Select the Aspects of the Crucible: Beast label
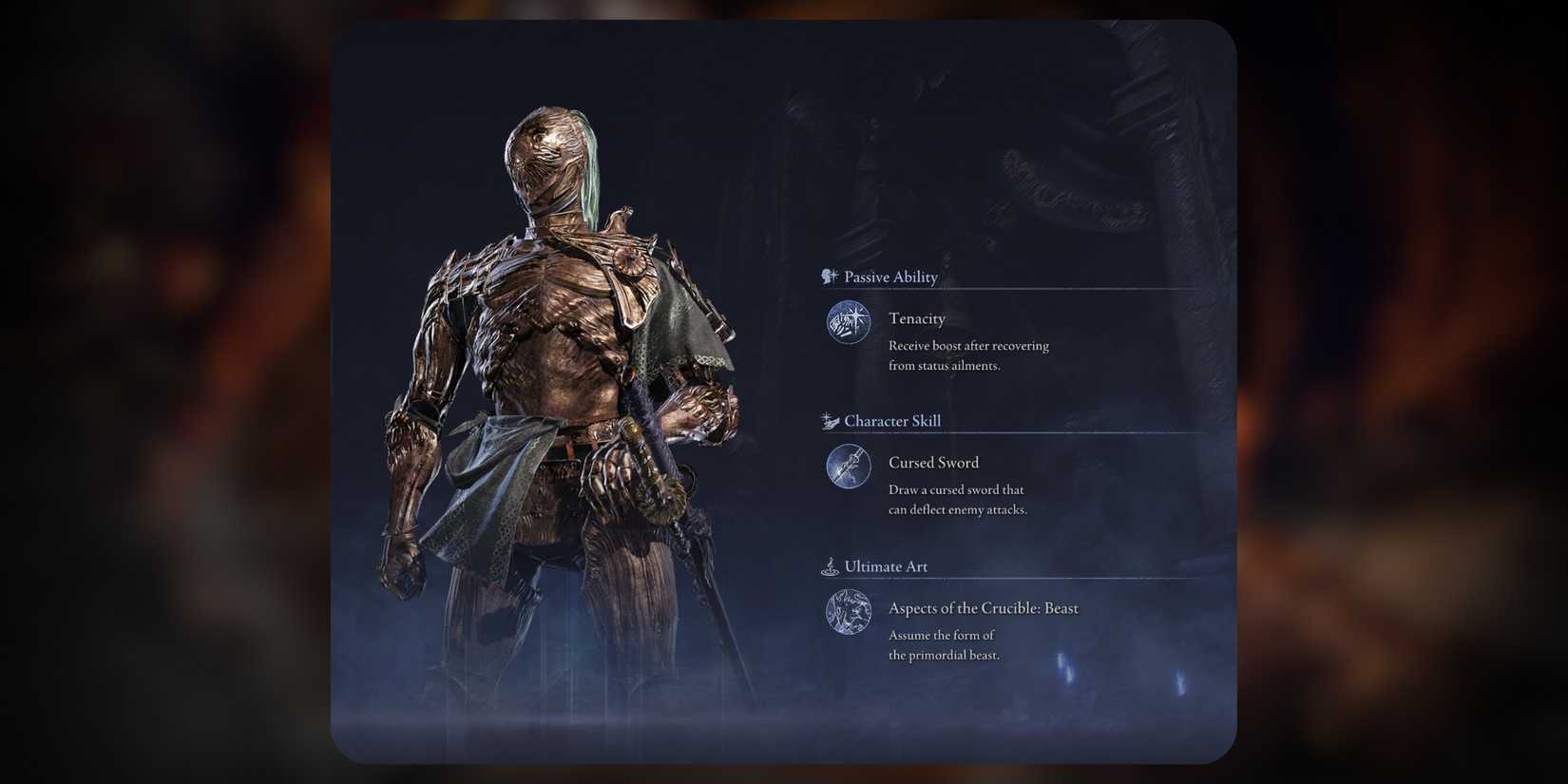Viewport: 1568px width, 784px height. [983, 608]
